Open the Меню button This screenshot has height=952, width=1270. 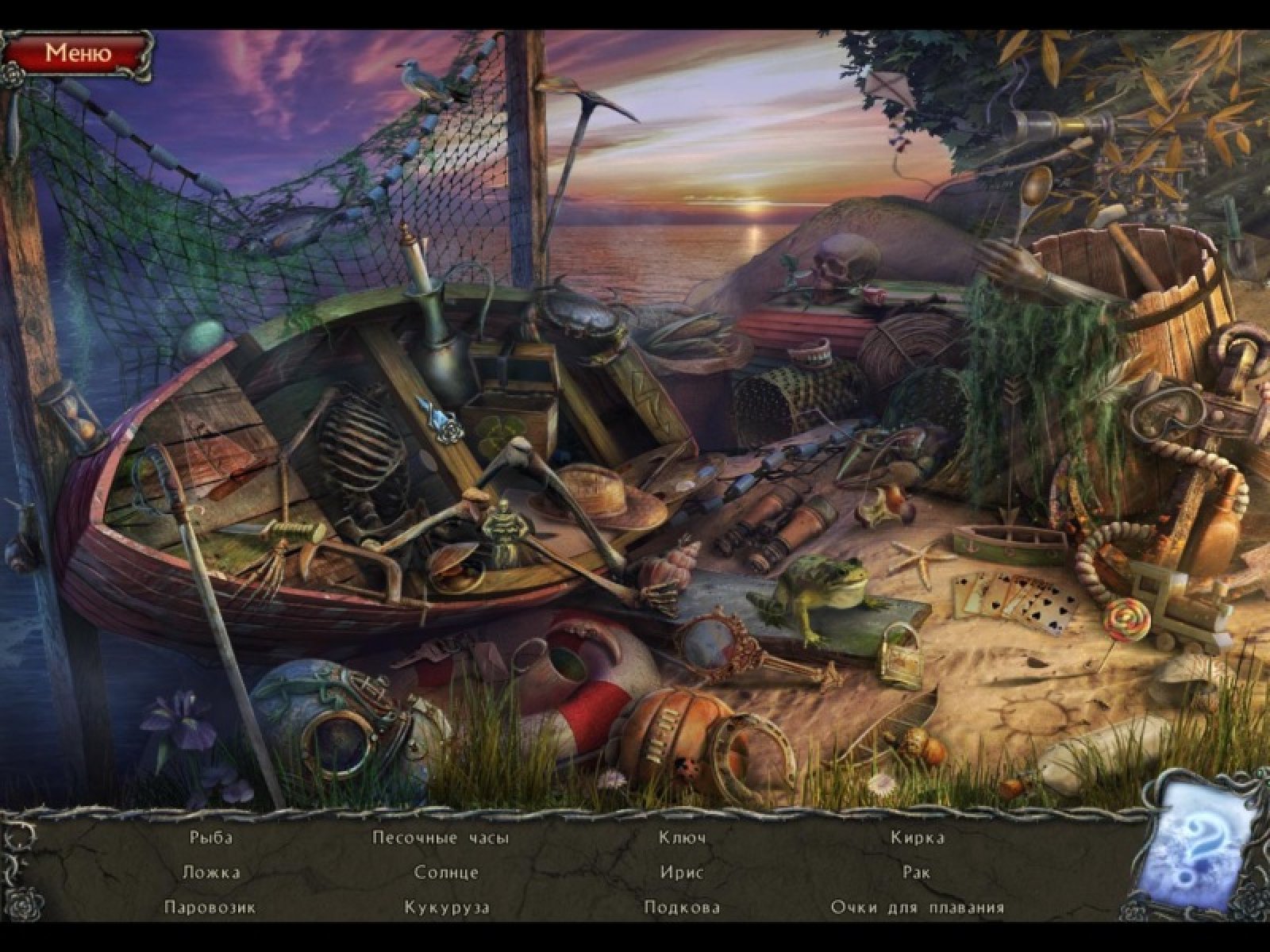pos(78,53)
